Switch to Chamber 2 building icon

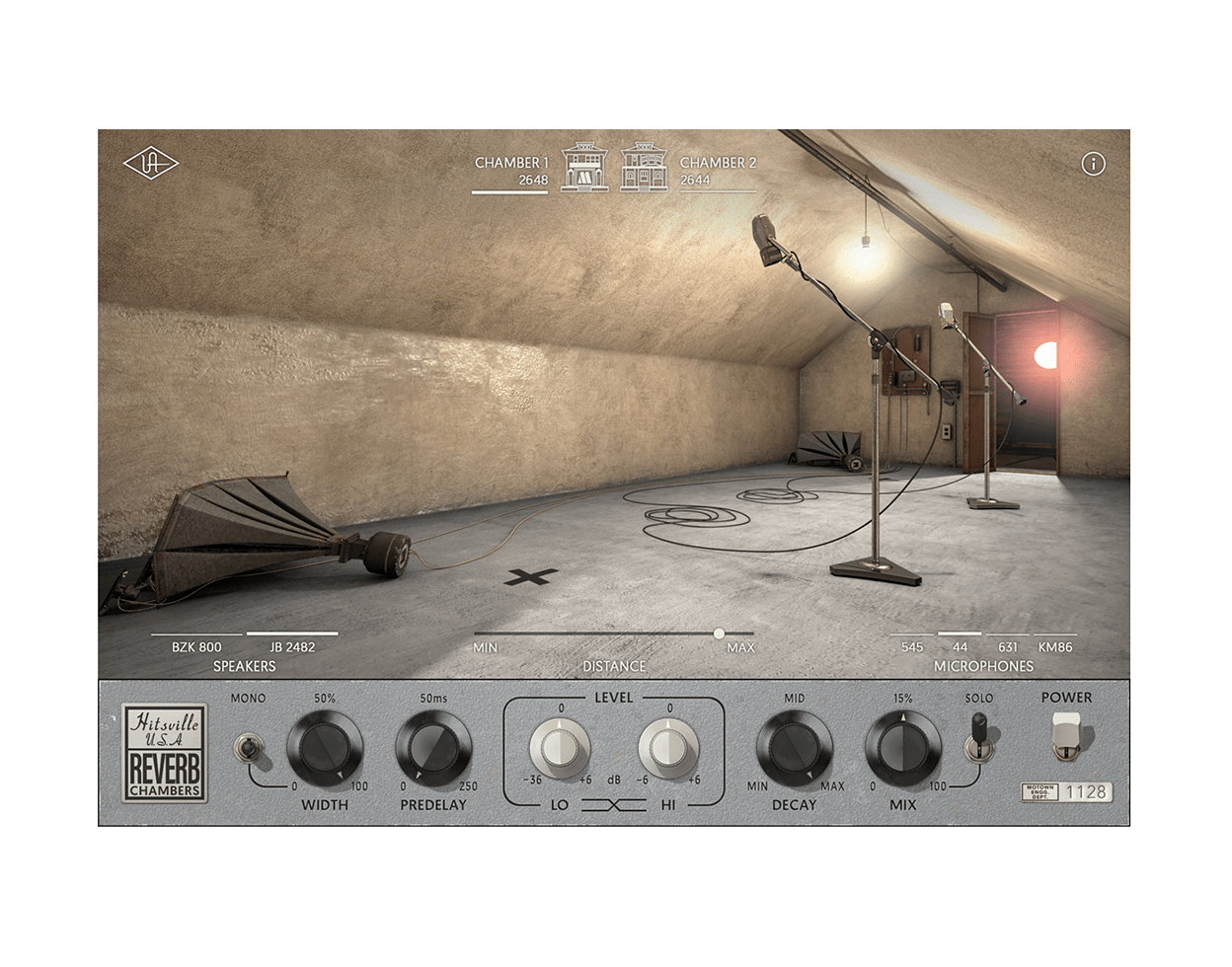point(644,168)
